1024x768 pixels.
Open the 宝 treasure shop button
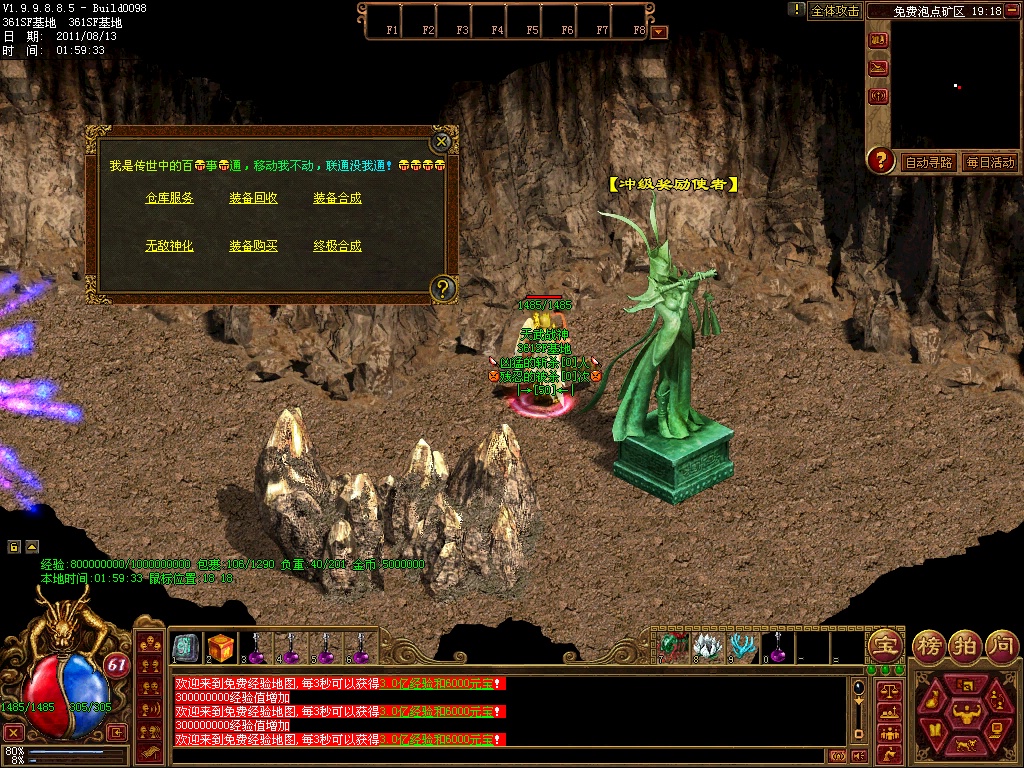[x=885, y=644]
